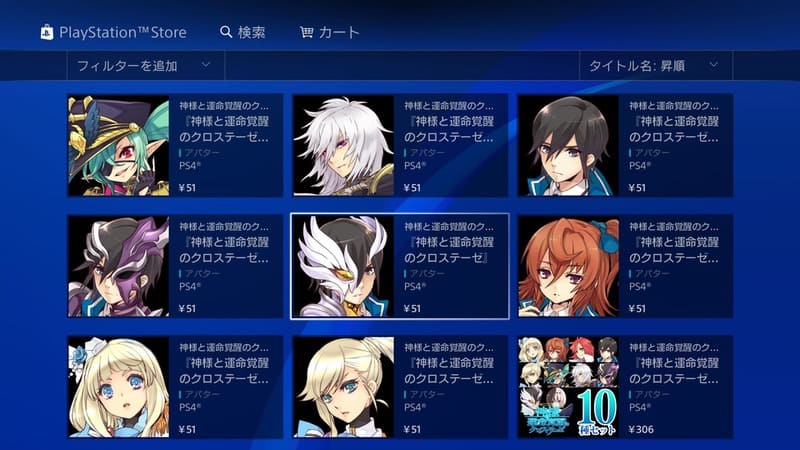Select the blonde ponytail character avatar
Viewport: 800px width, 450px height.
click(400, 387)
